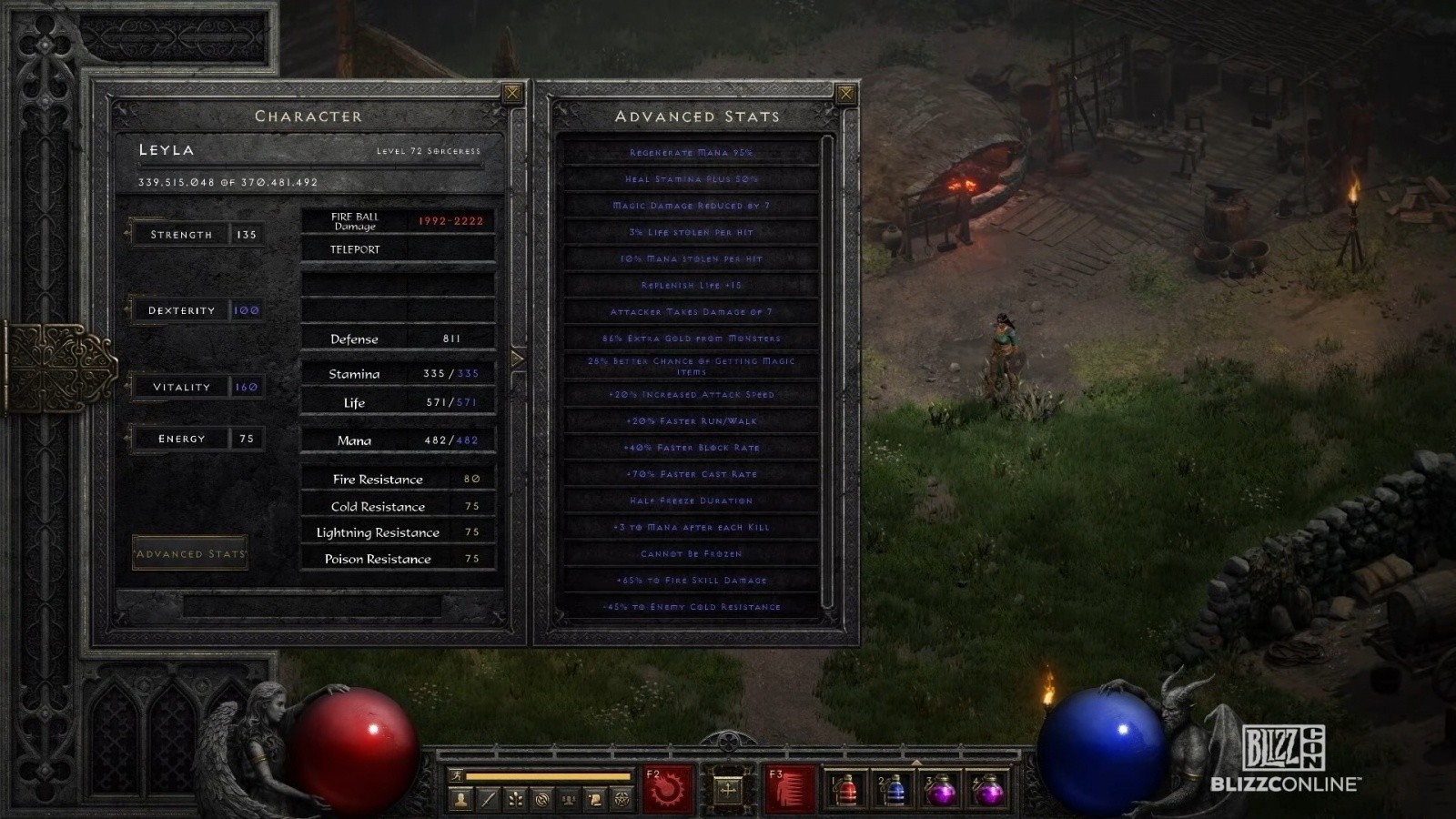Open the character portrait menu icon
The width and height of the screenshot is (1456, 819).
(461, 800)
